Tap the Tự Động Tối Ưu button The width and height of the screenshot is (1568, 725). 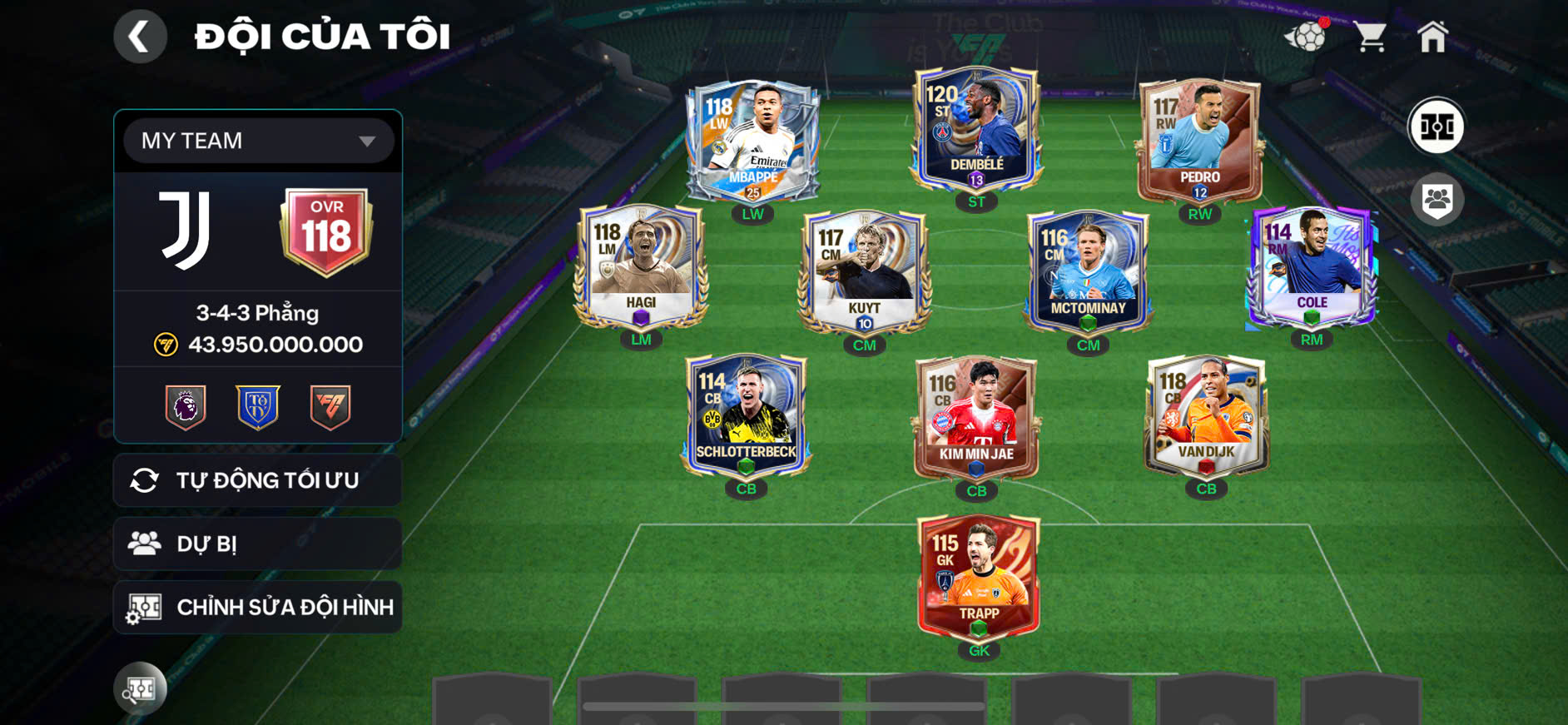click(x=258, y=480)
